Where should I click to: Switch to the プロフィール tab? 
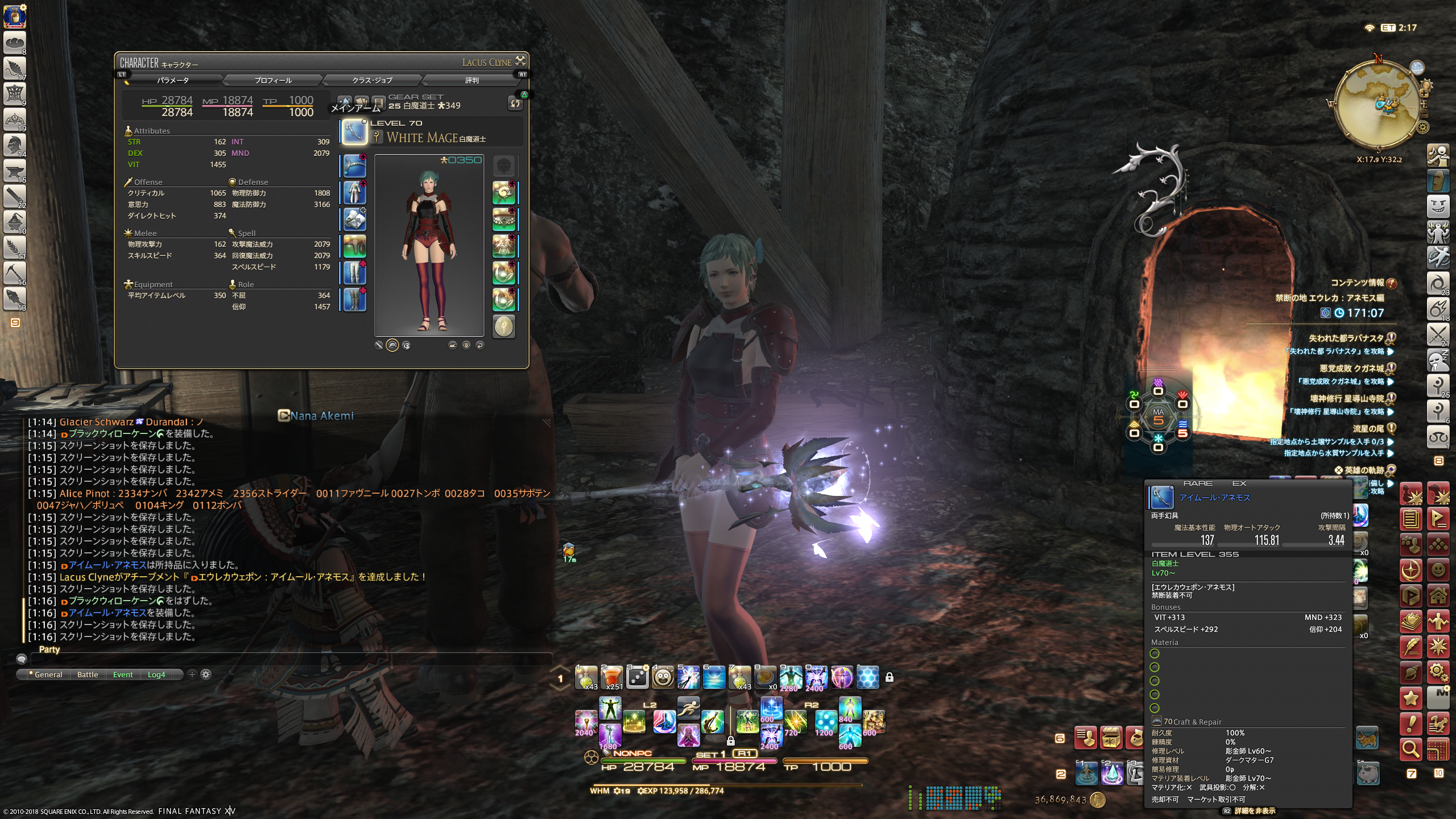pos(273,80)
